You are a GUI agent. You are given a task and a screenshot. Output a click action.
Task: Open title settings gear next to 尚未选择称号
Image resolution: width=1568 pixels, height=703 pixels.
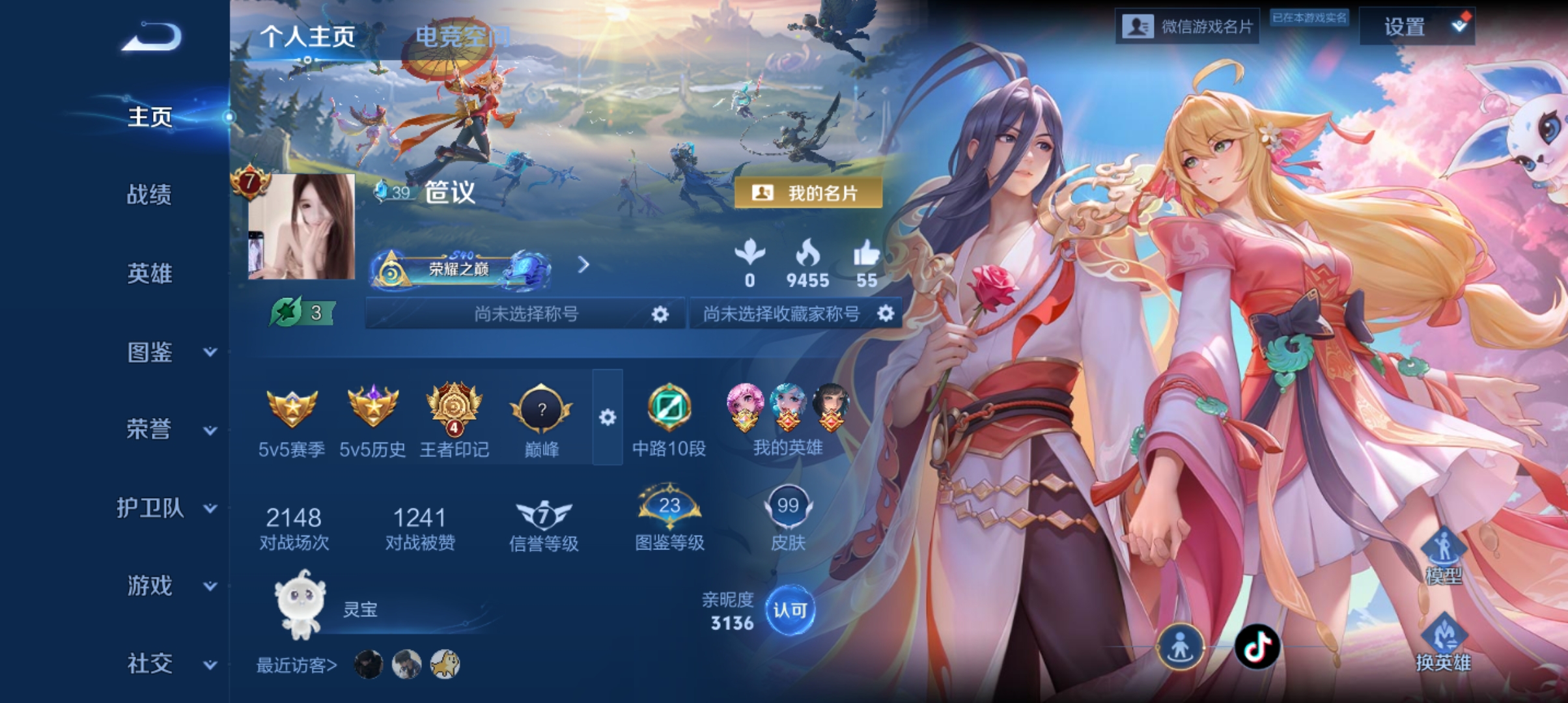click(x=660, y=313)
